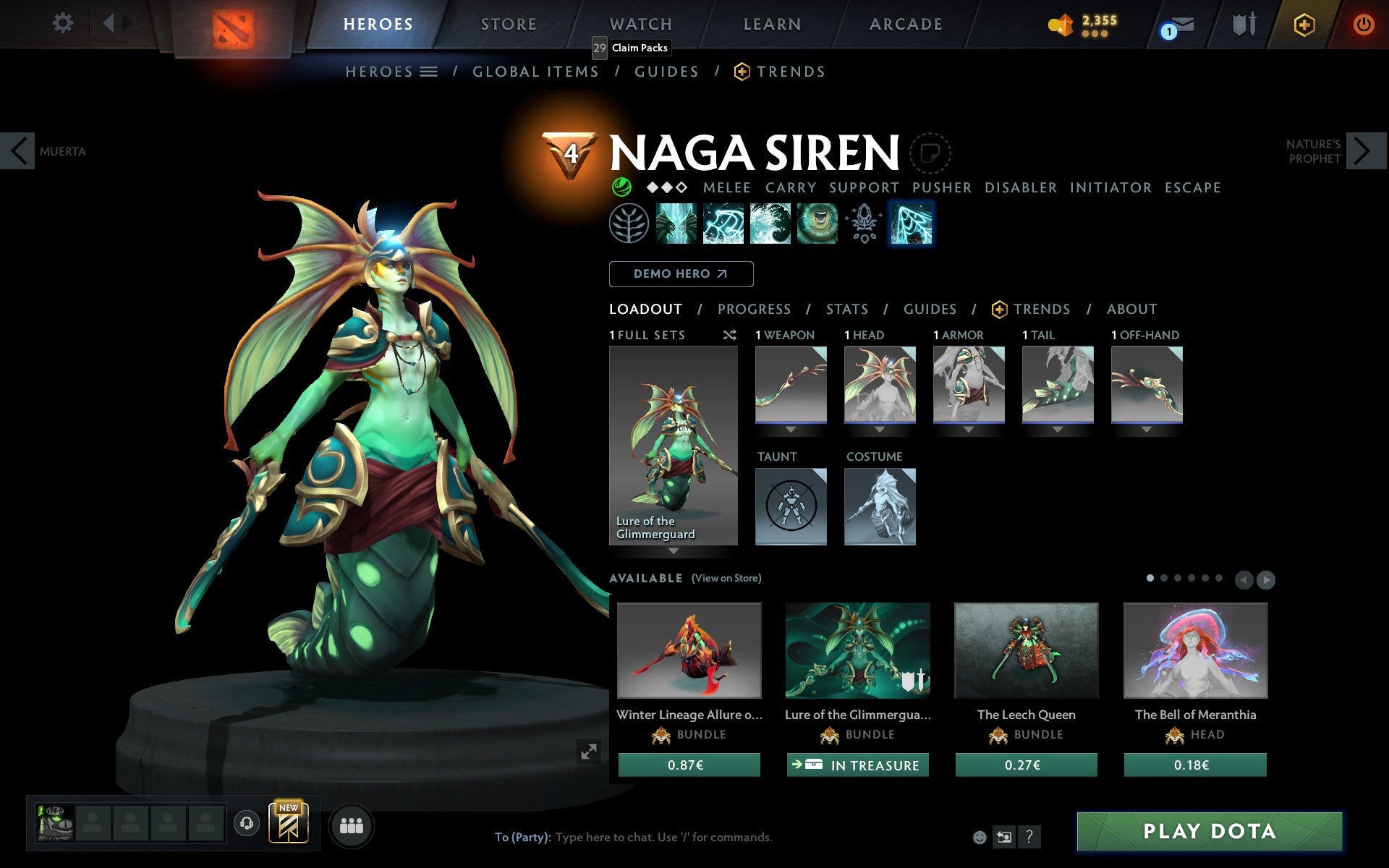Select the Taunt slot
Image resolution: width=1389 pixels, height=868 pixels.
791,506
